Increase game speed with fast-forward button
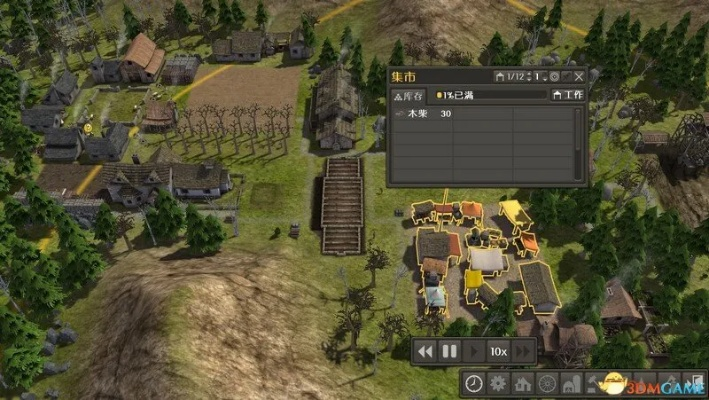The width and height of the screenshot is (709, 400). tap(525, 351)
